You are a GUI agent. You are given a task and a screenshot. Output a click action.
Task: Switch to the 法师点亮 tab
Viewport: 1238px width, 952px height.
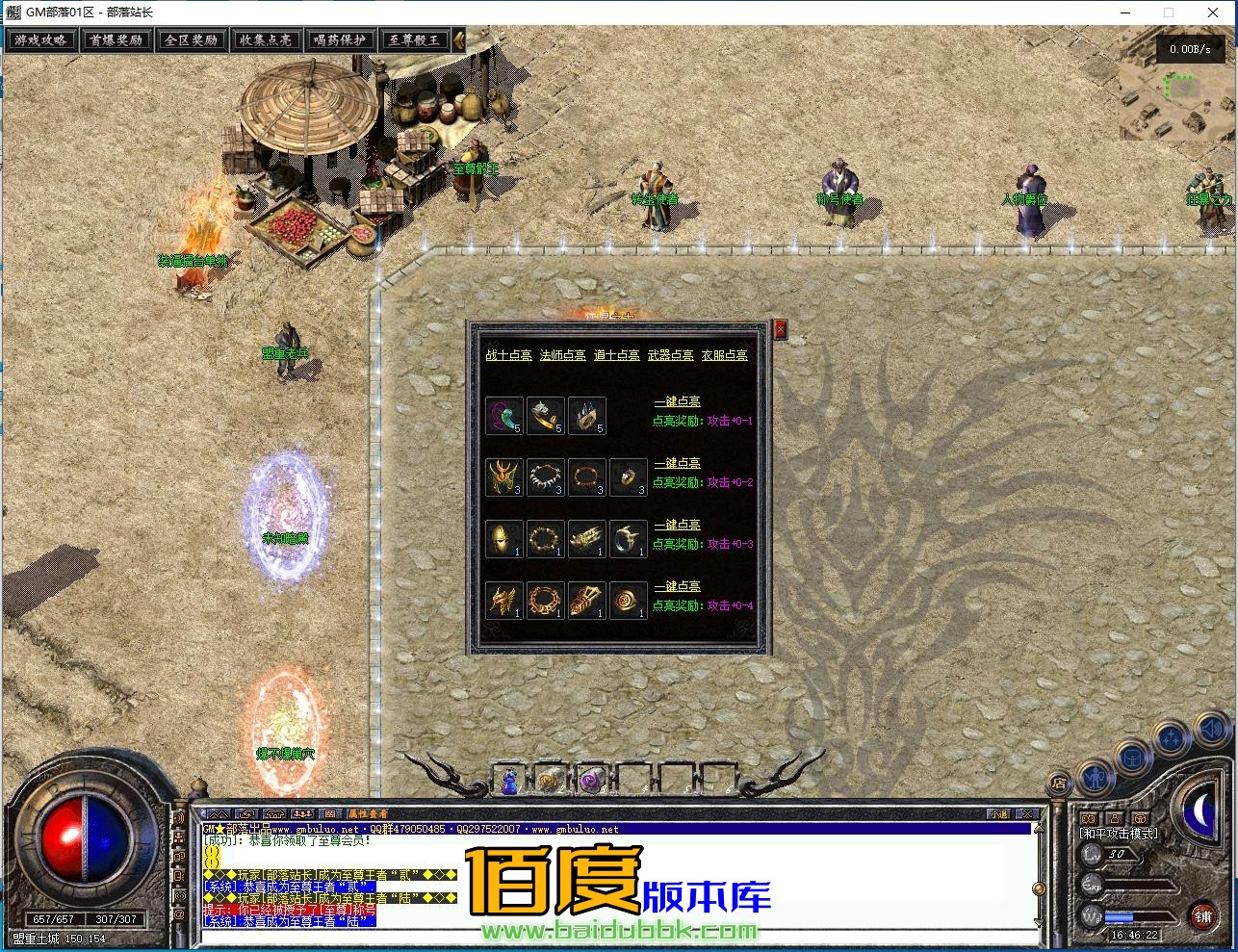pos(562,355)
